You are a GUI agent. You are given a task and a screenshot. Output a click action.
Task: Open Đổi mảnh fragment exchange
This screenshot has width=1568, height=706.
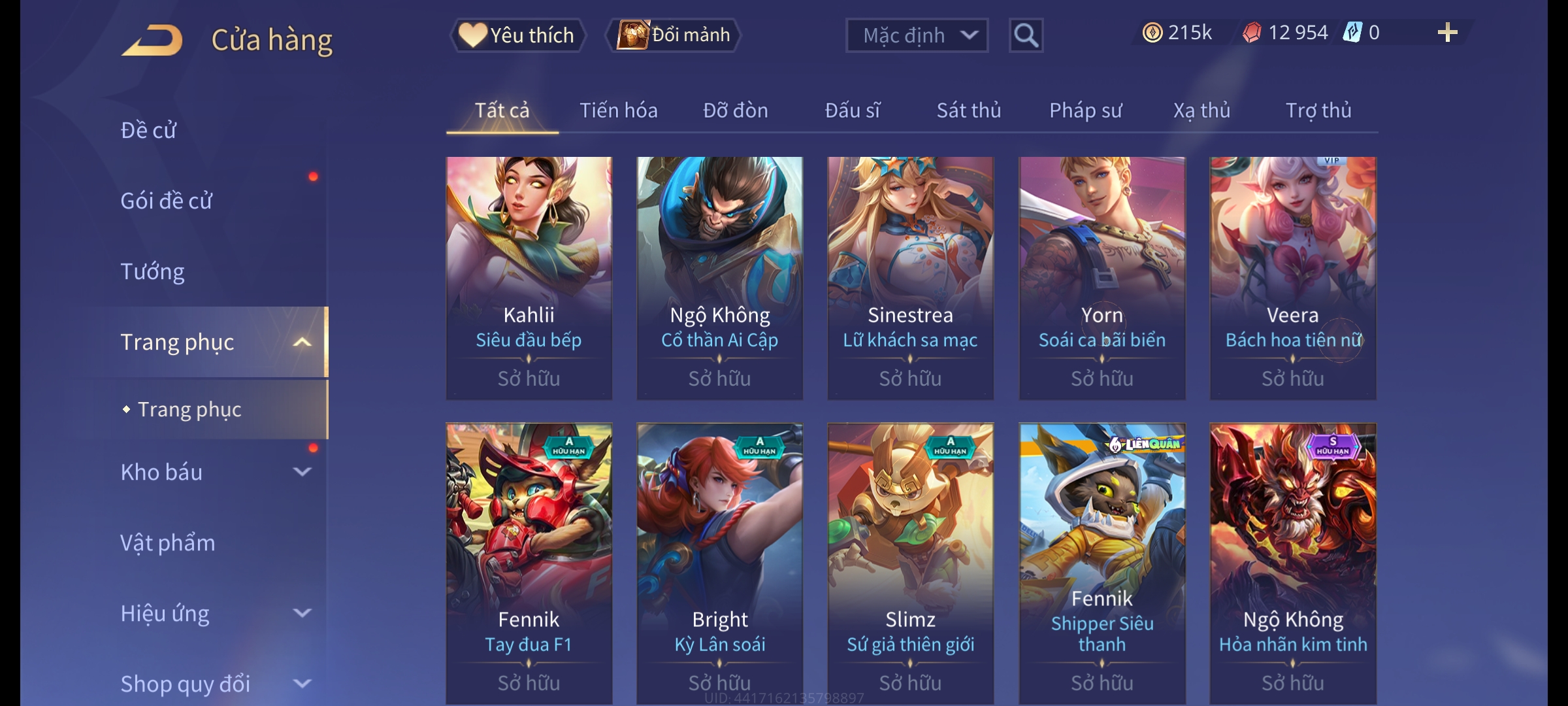674,35
